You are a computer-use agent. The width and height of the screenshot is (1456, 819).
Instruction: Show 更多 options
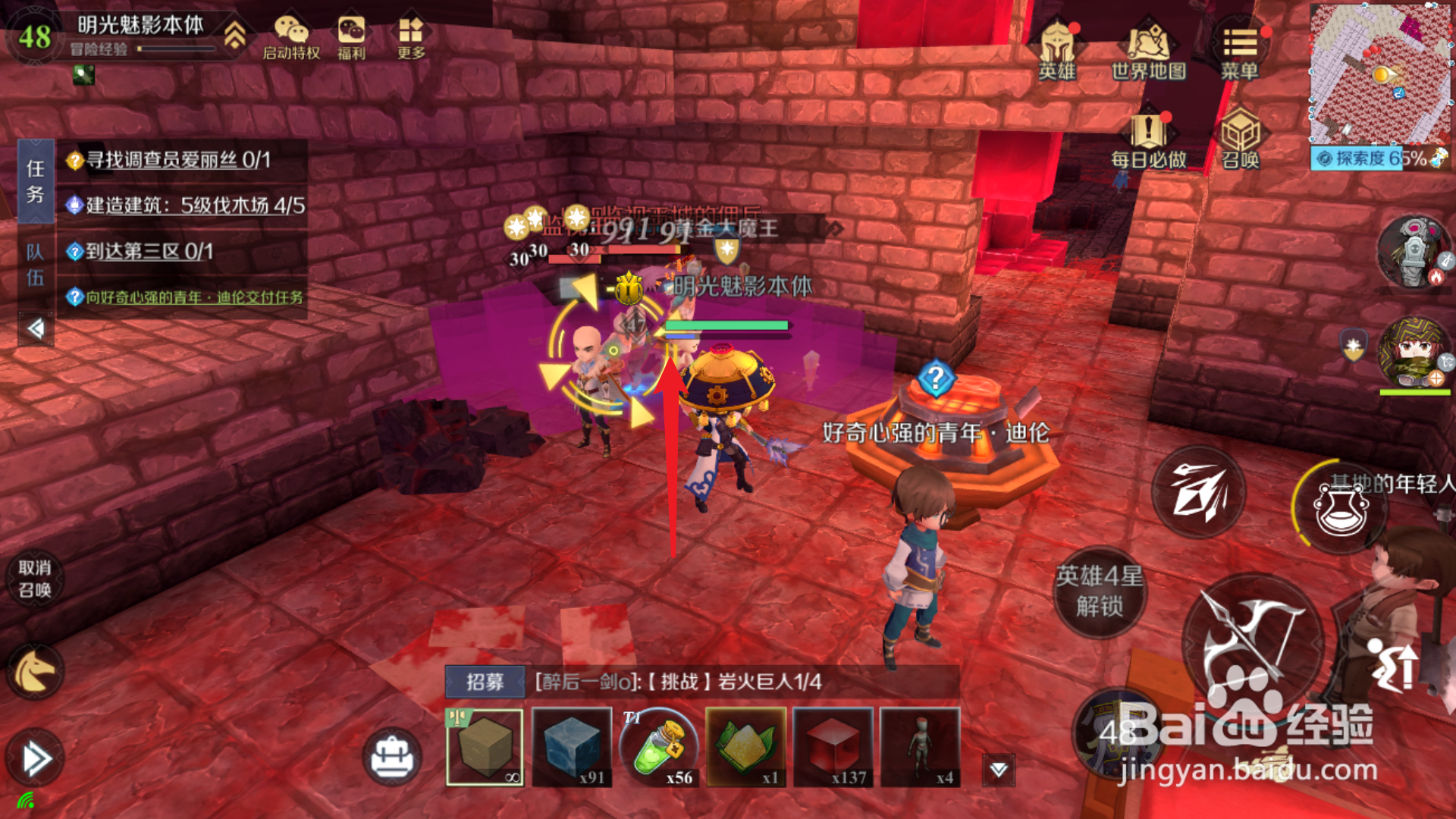(411, 38)
